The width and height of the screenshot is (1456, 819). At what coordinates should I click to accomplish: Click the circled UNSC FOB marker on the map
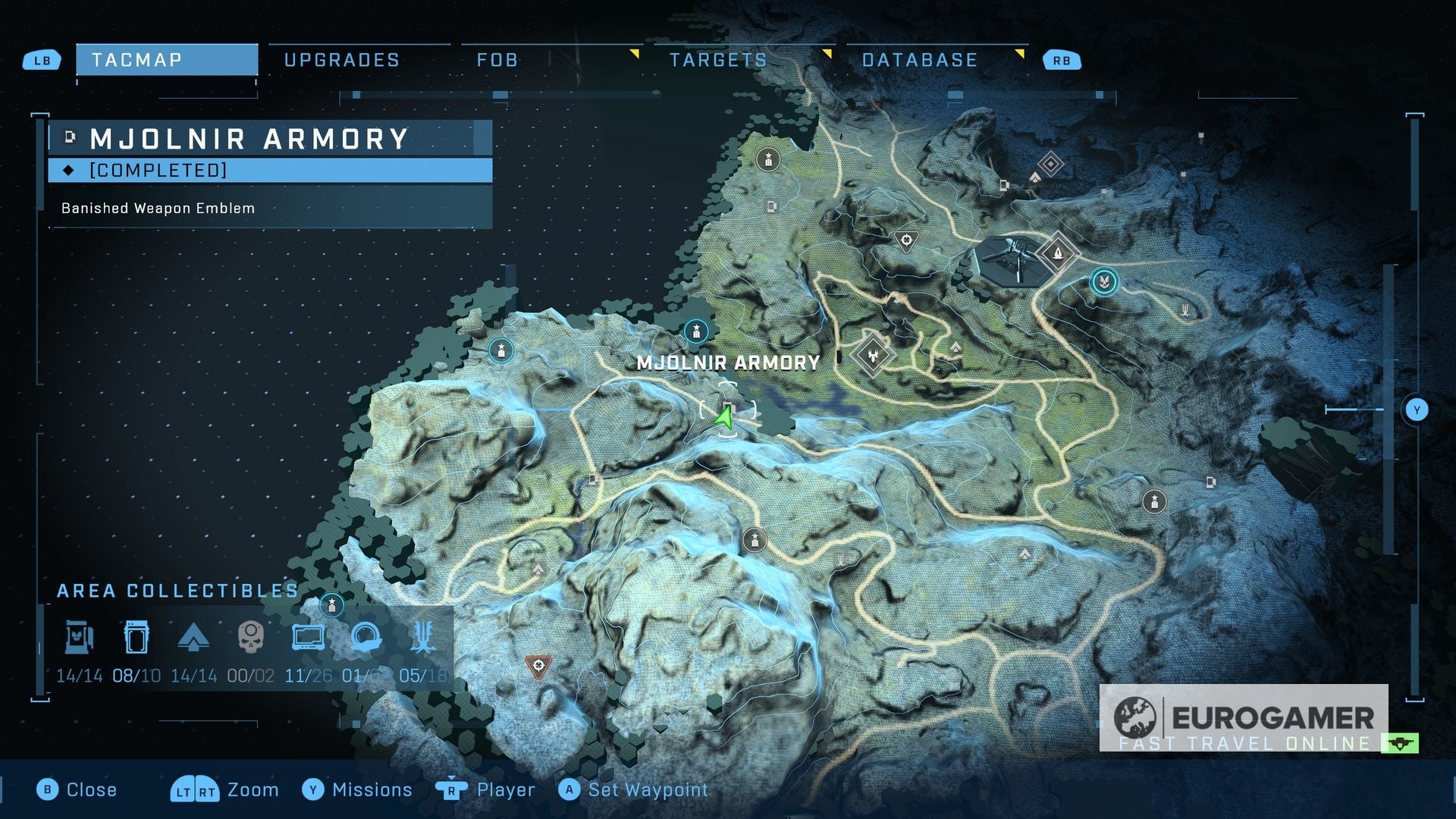(1106, 281)
